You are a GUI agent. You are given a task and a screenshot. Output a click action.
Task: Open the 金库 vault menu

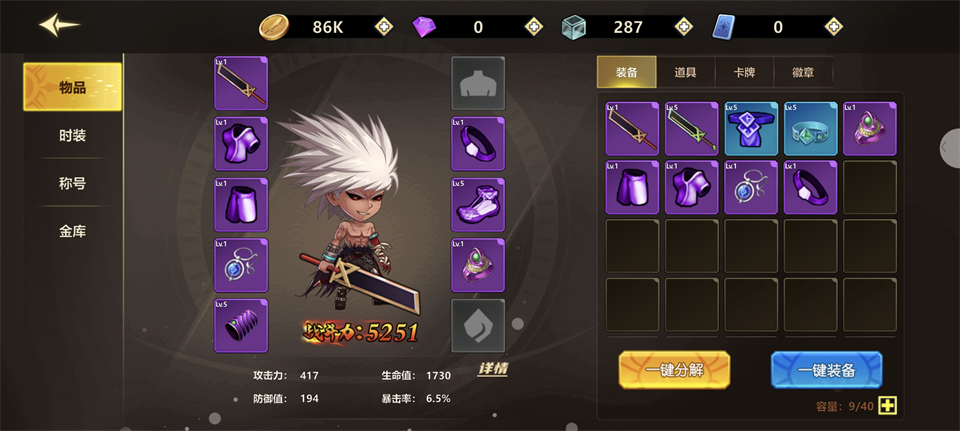(73, 231)
